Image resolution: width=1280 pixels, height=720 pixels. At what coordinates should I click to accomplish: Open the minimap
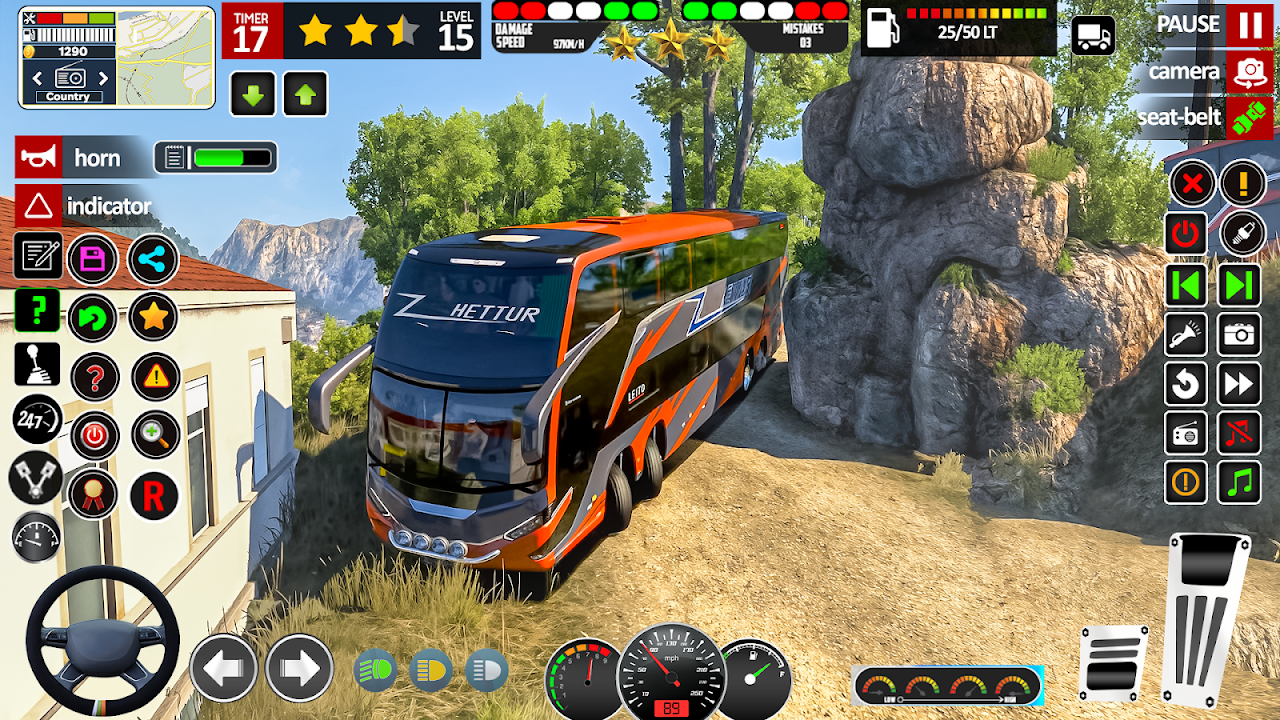[x=165, y=57]
